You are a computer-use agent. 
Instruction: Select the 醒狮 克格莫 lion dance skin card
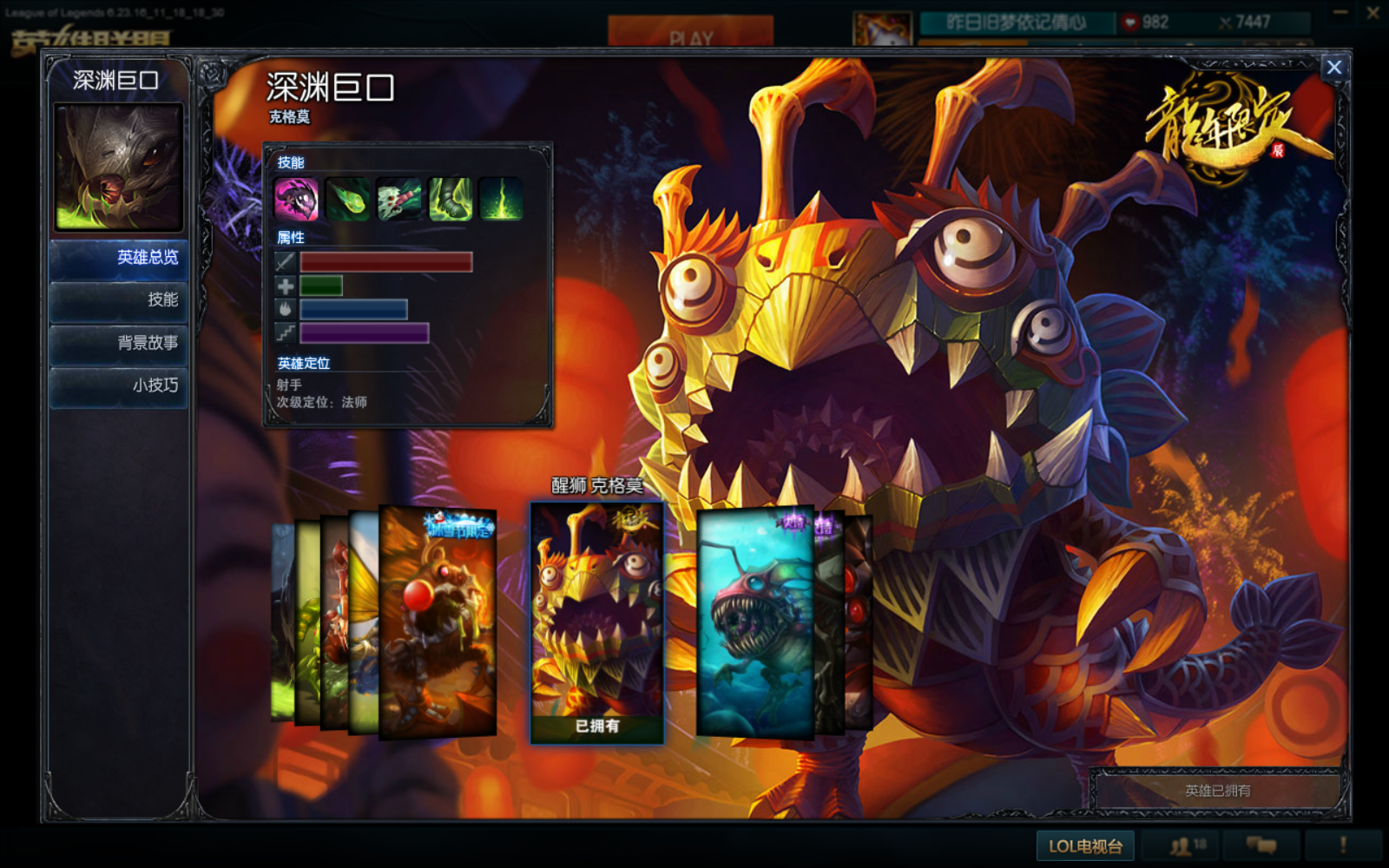pyautogui.click(x=597, y=622)
